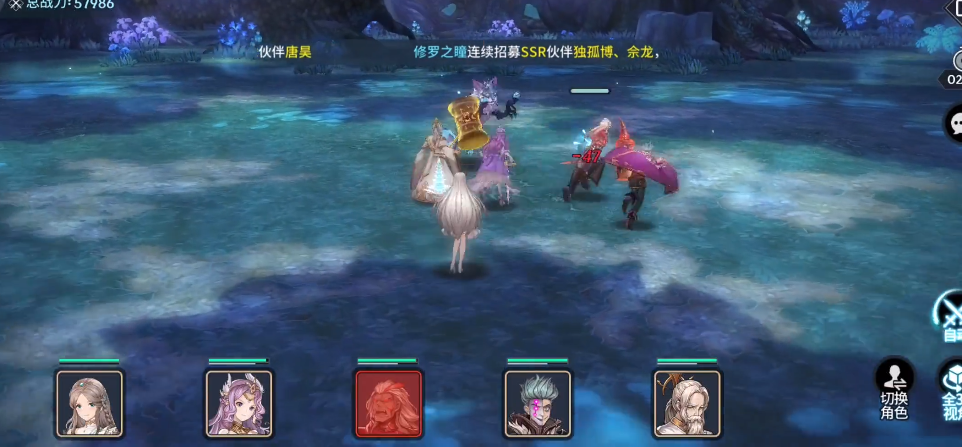The width and height of the screenshot is (962, 447).
Task: Select the teal-haired man with pink face mark
Action: click(x=538, y=403)
